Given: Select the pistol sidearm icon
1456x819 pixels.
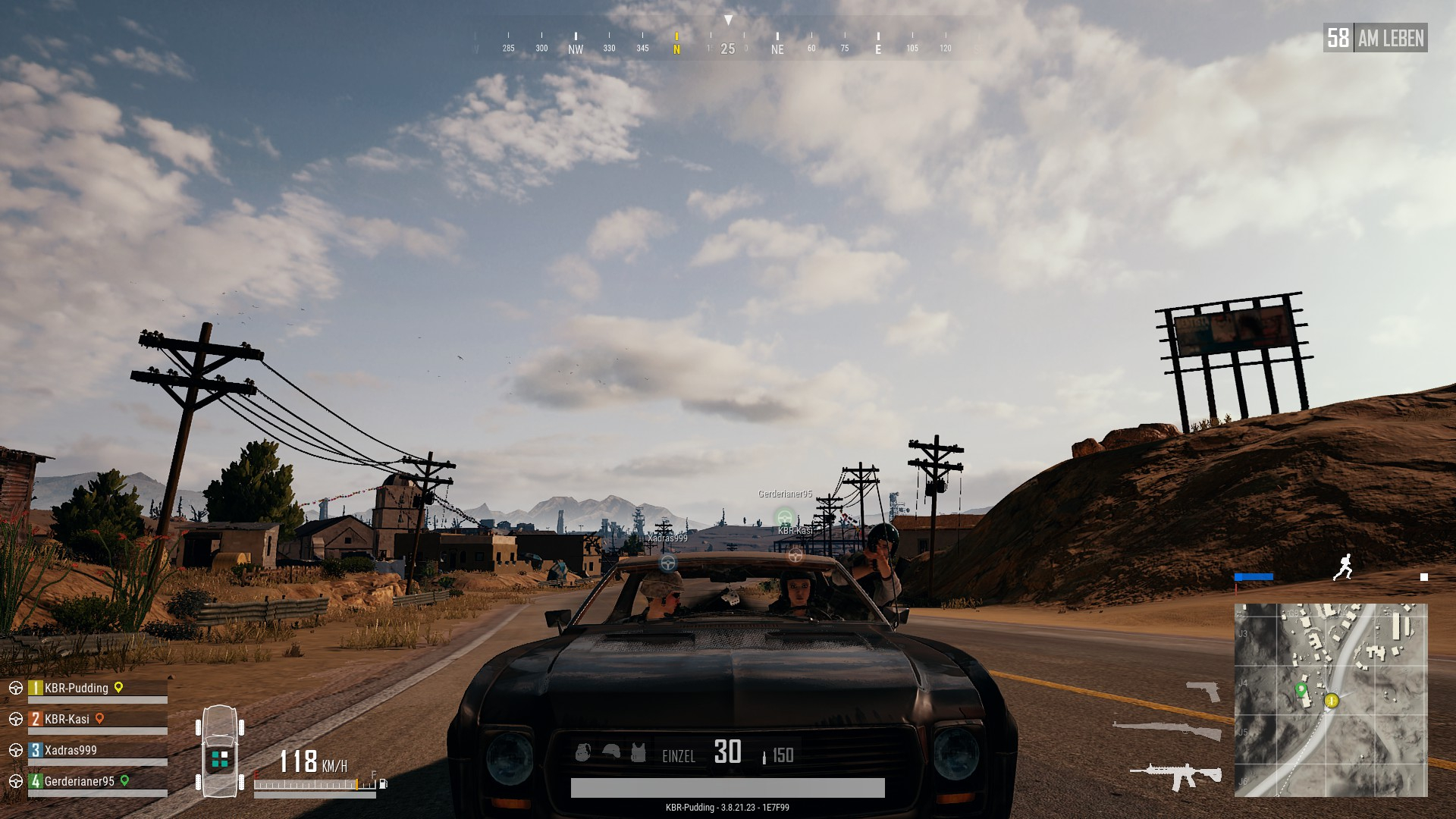Looking at the screenshot, I should pyautogui.click(x=1203, y=691).
